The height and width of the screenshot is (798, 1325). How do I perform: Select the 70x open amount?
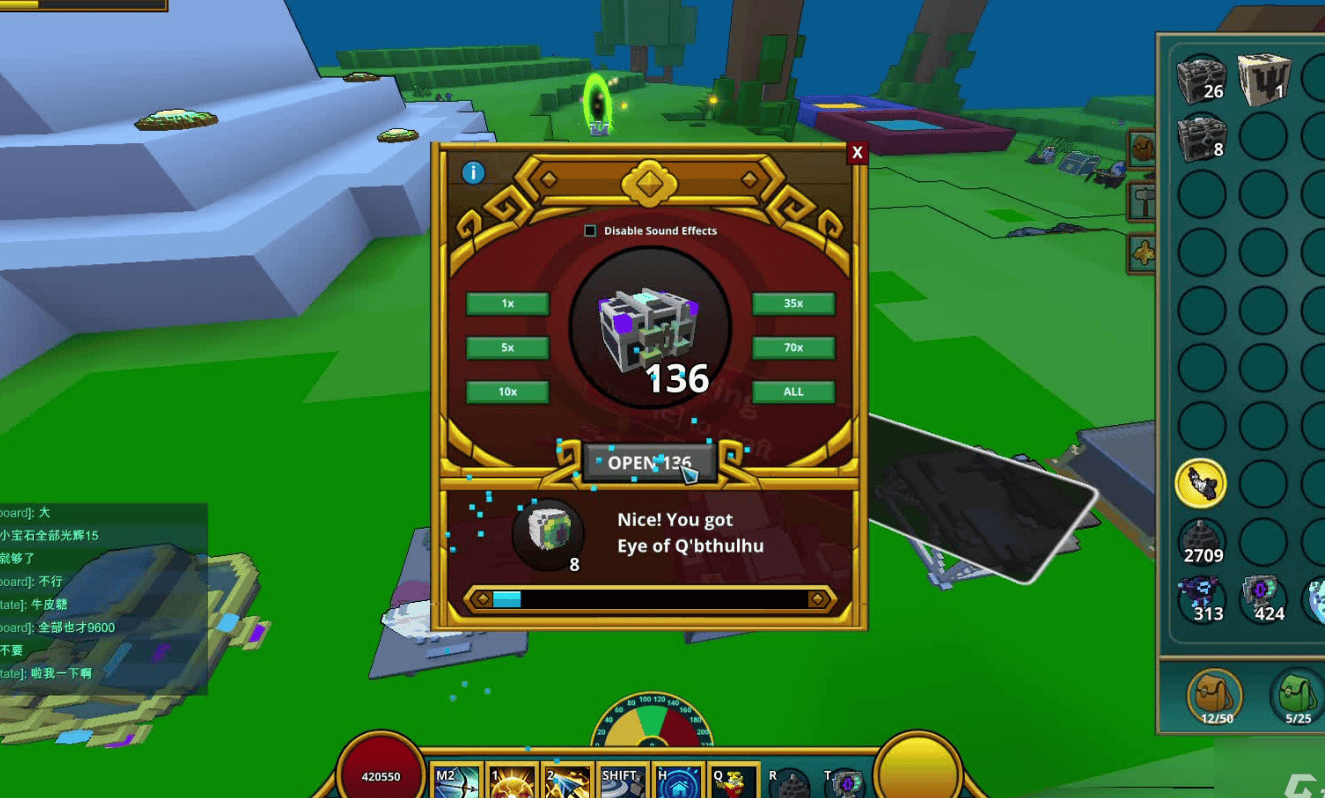[793, 348]
